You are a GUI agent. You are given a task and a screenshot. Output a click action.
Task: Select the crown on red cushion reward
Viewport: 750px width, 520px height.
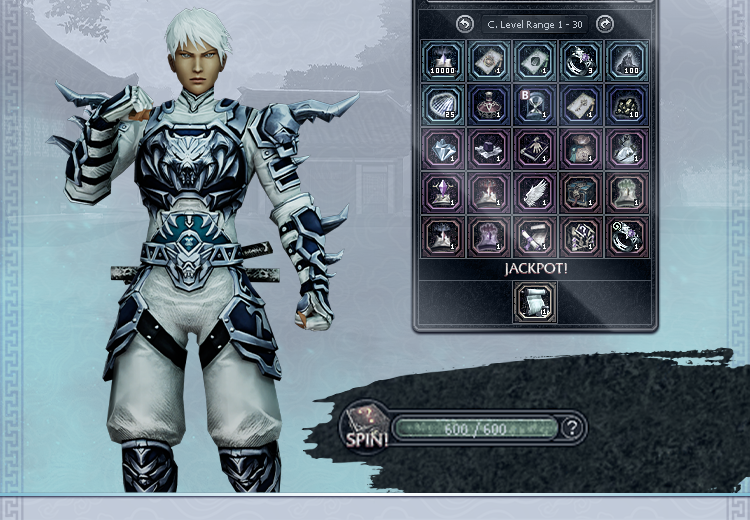point(488,105)
